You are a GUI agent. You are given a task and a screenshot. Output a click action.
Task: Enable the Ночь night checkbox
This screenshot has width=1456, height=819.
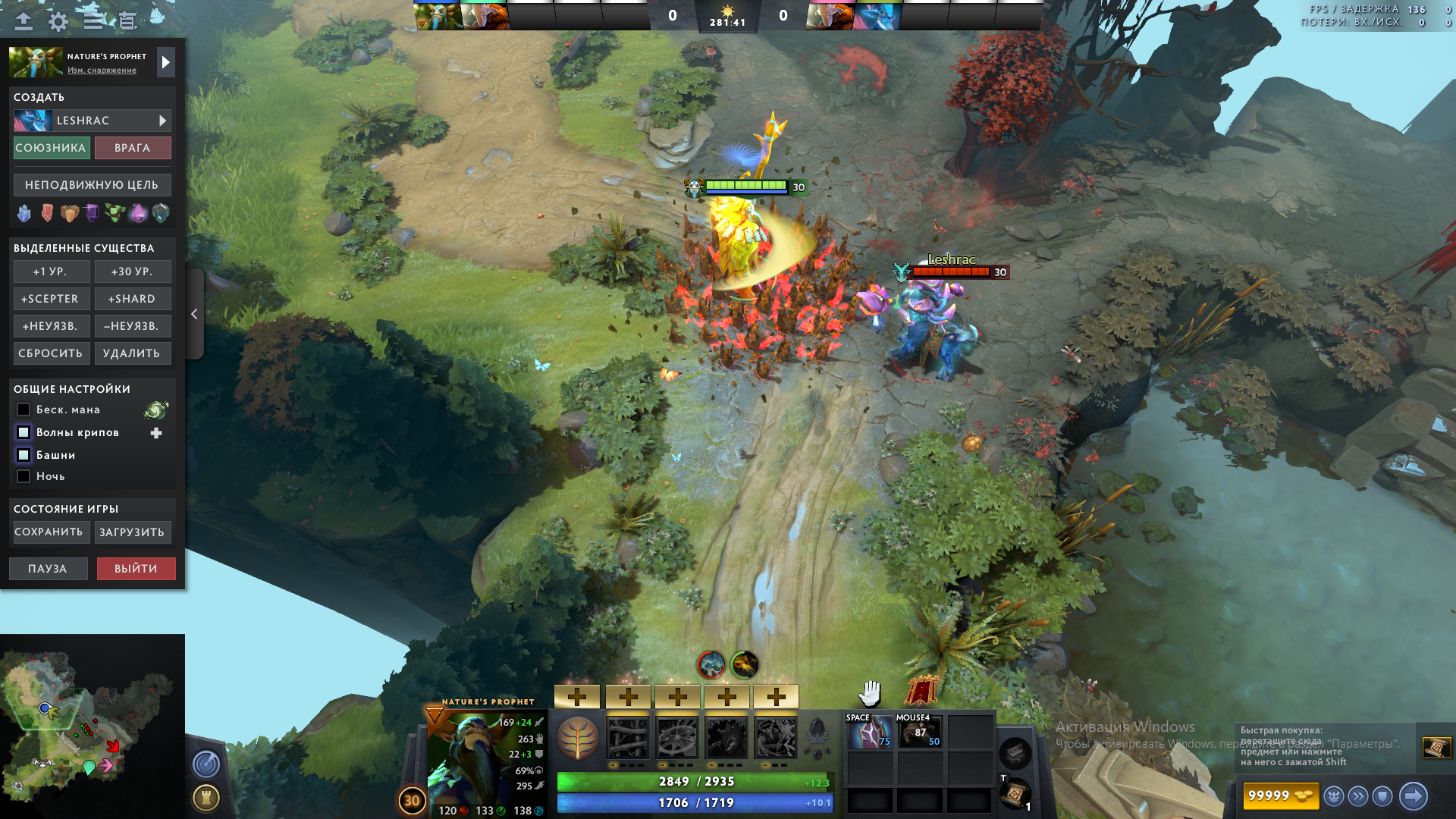pyautogui.click(x=24, y=476)
